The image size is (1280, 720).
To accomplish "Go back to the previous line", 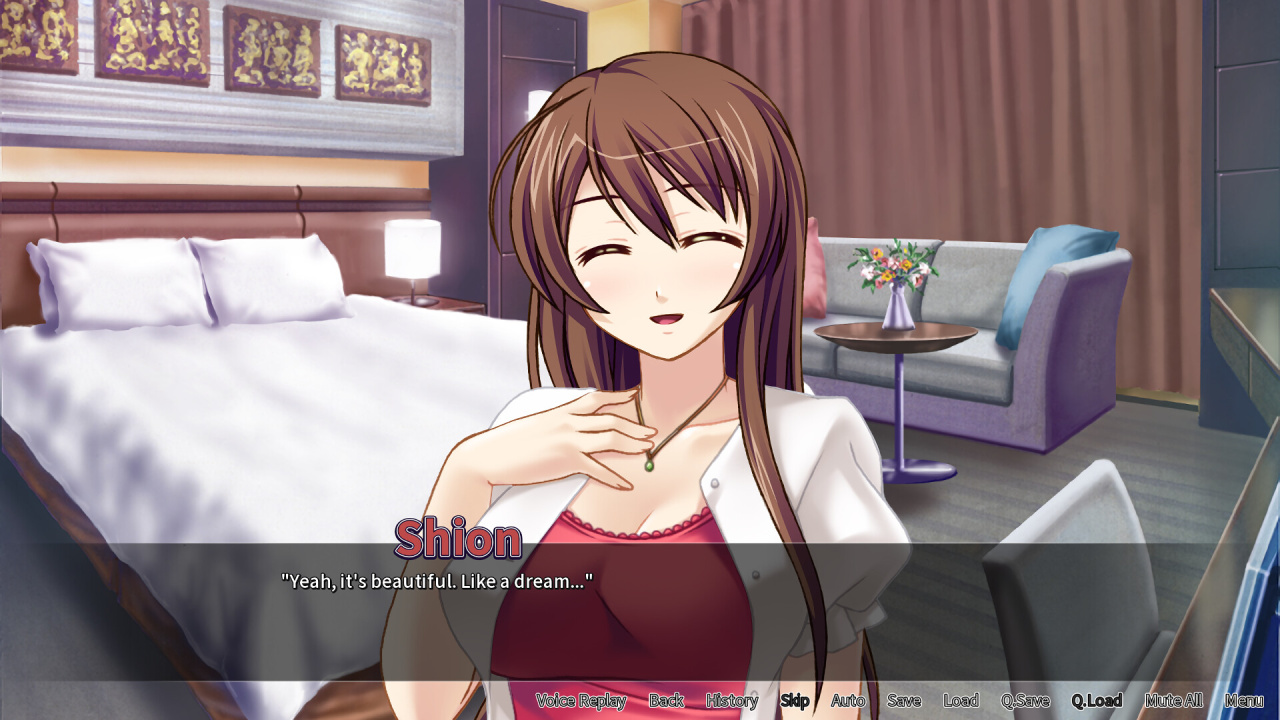I will (x=666, y=701).
